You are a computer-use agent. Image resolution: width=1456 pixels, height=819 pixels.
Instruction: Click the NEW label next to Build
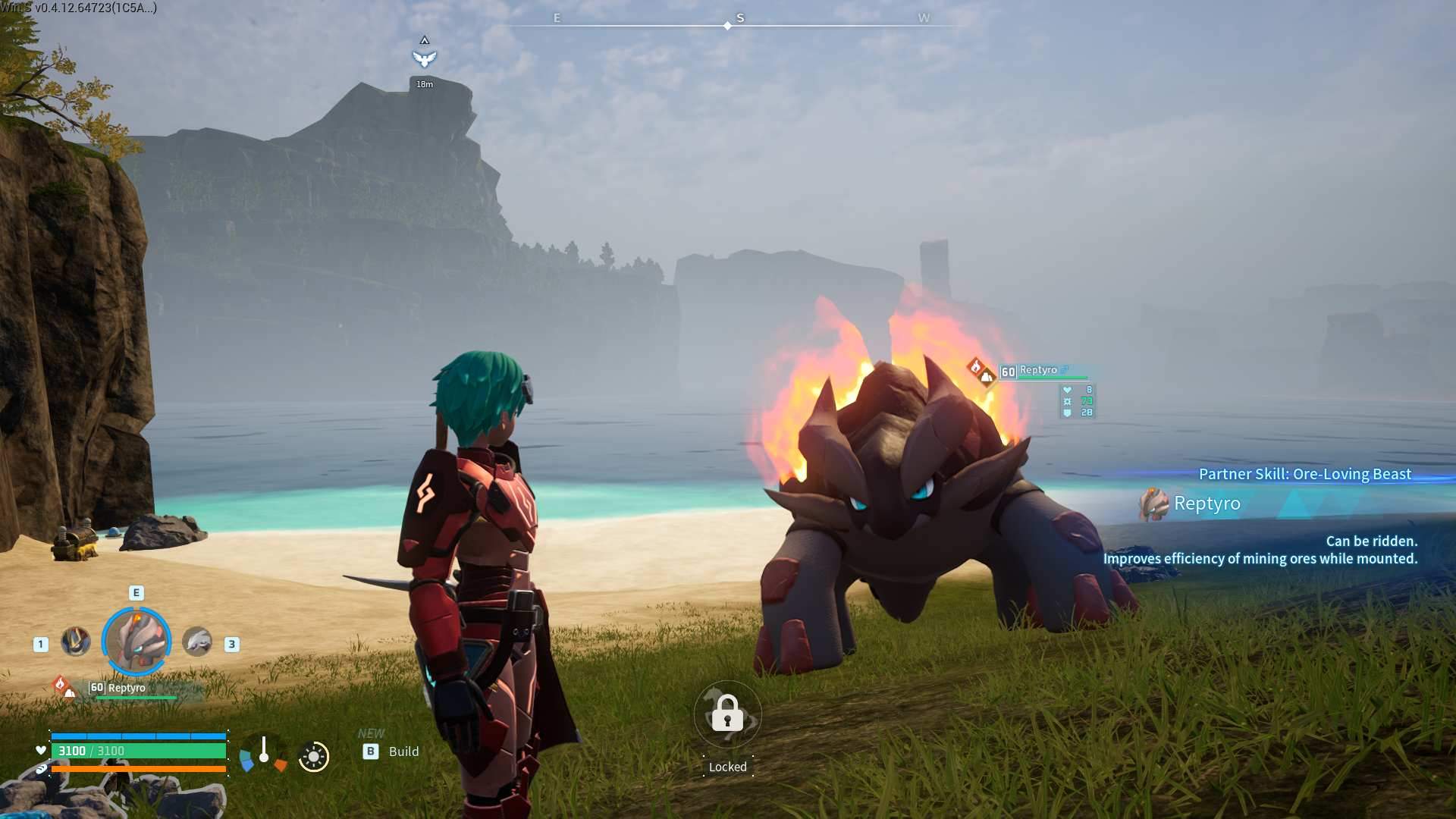pos(371,733)
